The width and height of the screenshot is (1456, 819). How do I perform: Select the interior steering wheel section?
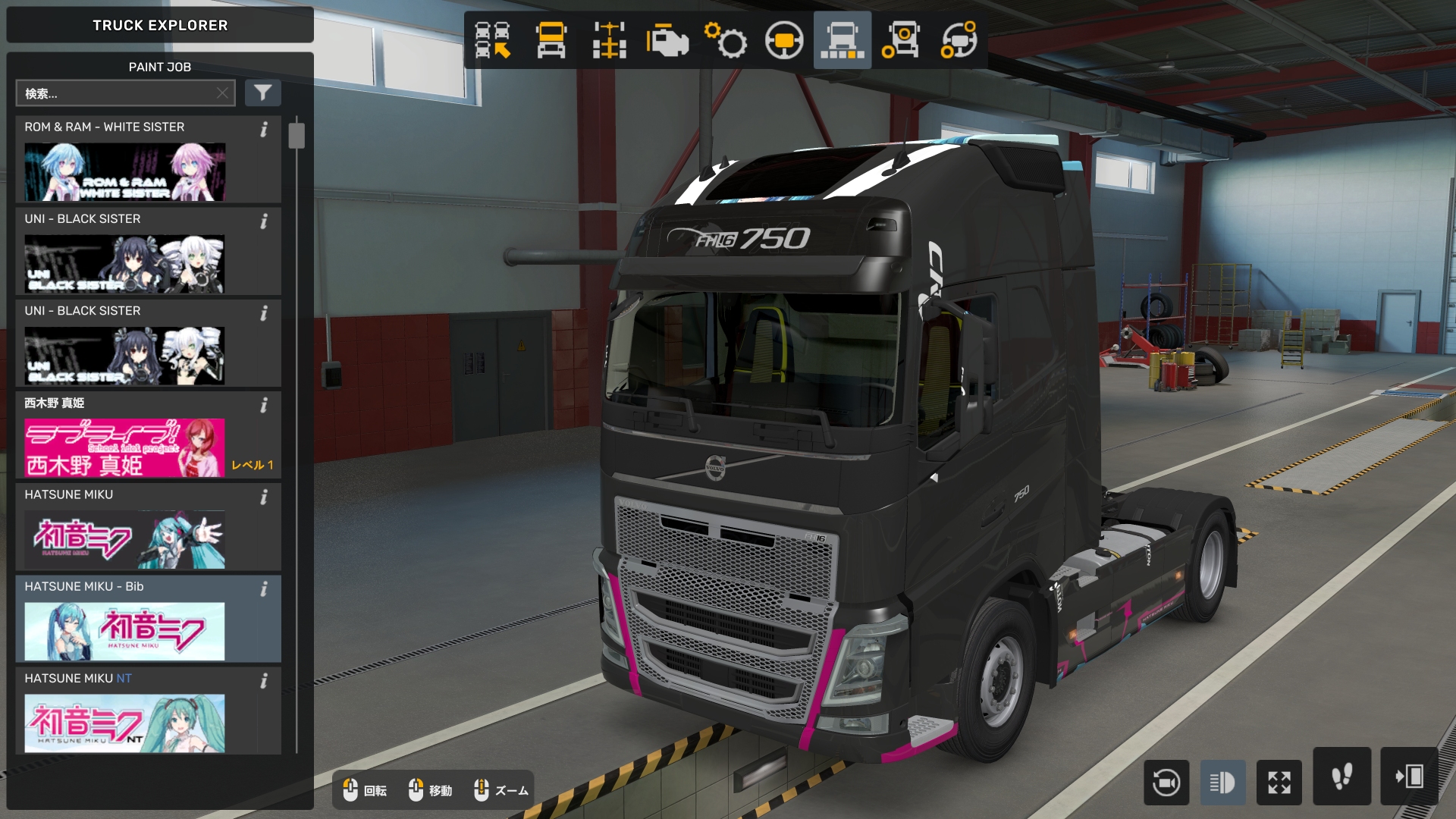pyautogui.click(x=785, y=42)
